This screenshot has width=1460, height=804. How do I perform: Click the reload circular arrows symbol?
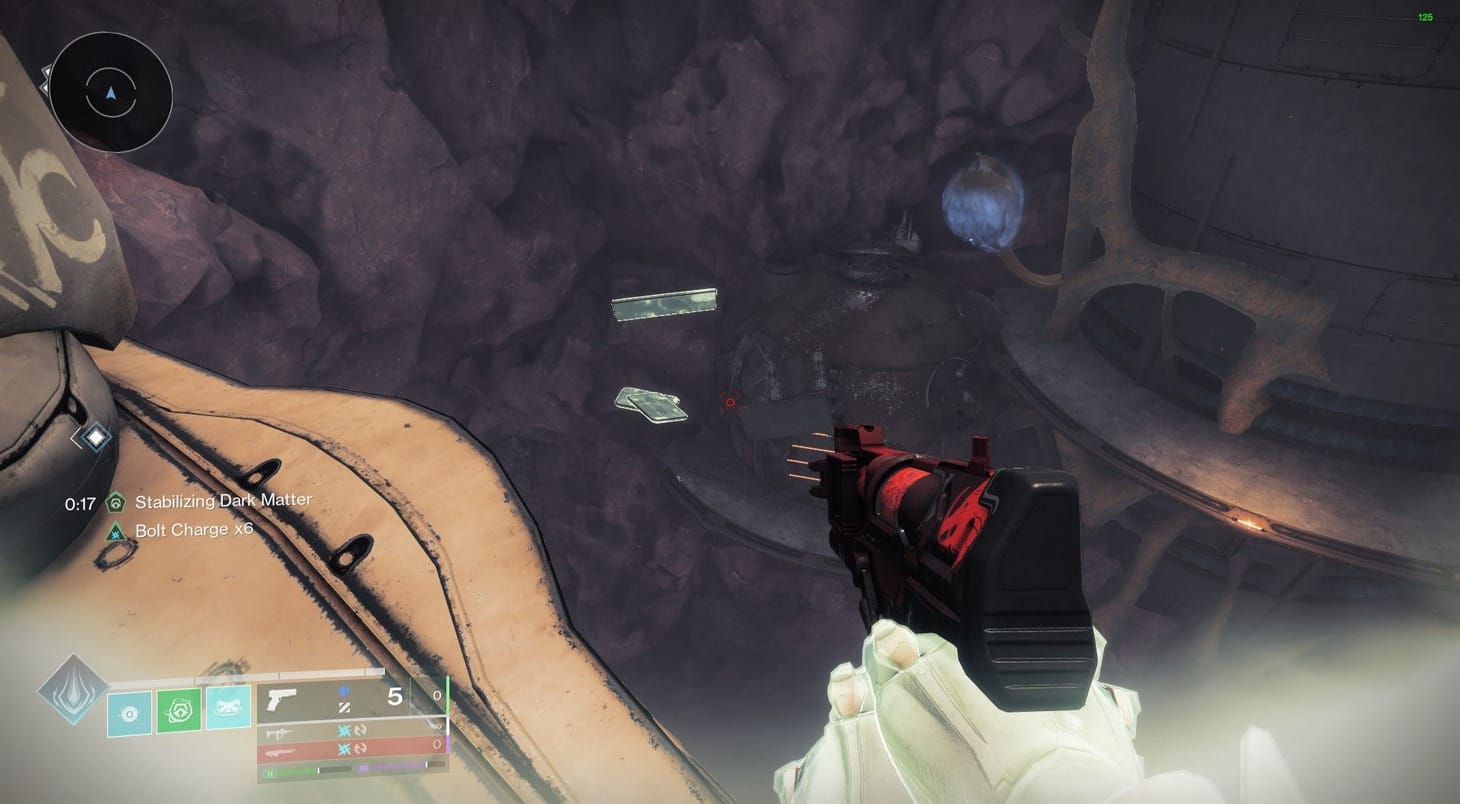point(361,731)
